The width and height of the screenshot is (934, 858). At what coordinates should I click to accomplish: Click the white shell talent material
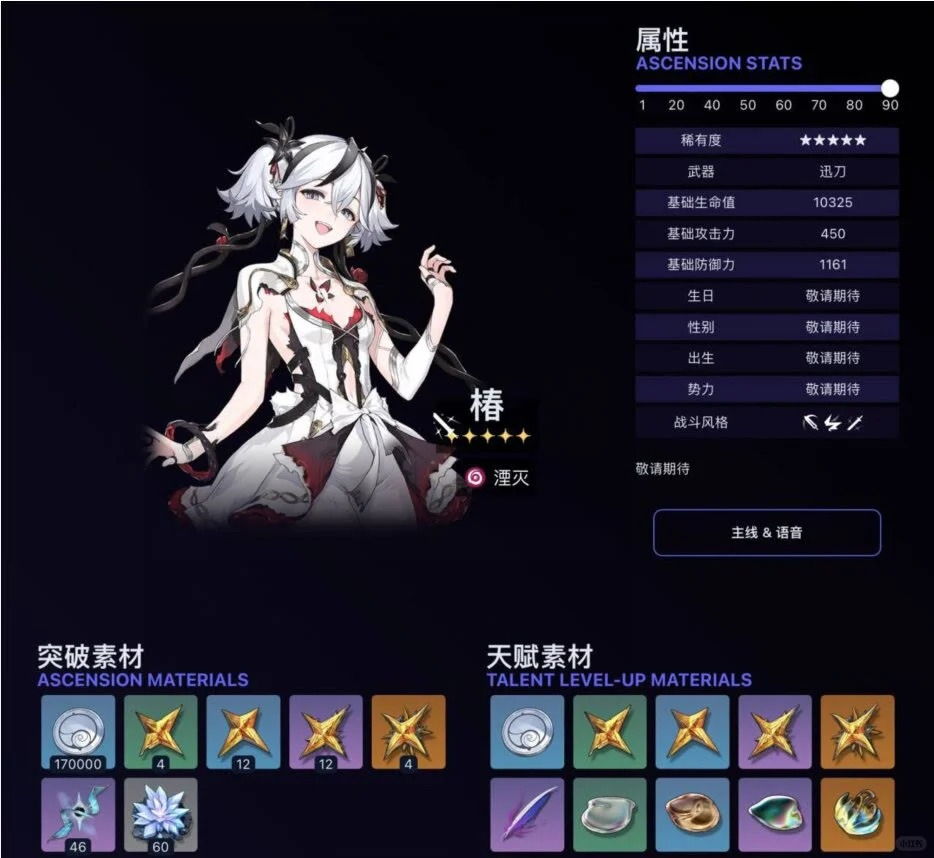click(x=610, y=814)
